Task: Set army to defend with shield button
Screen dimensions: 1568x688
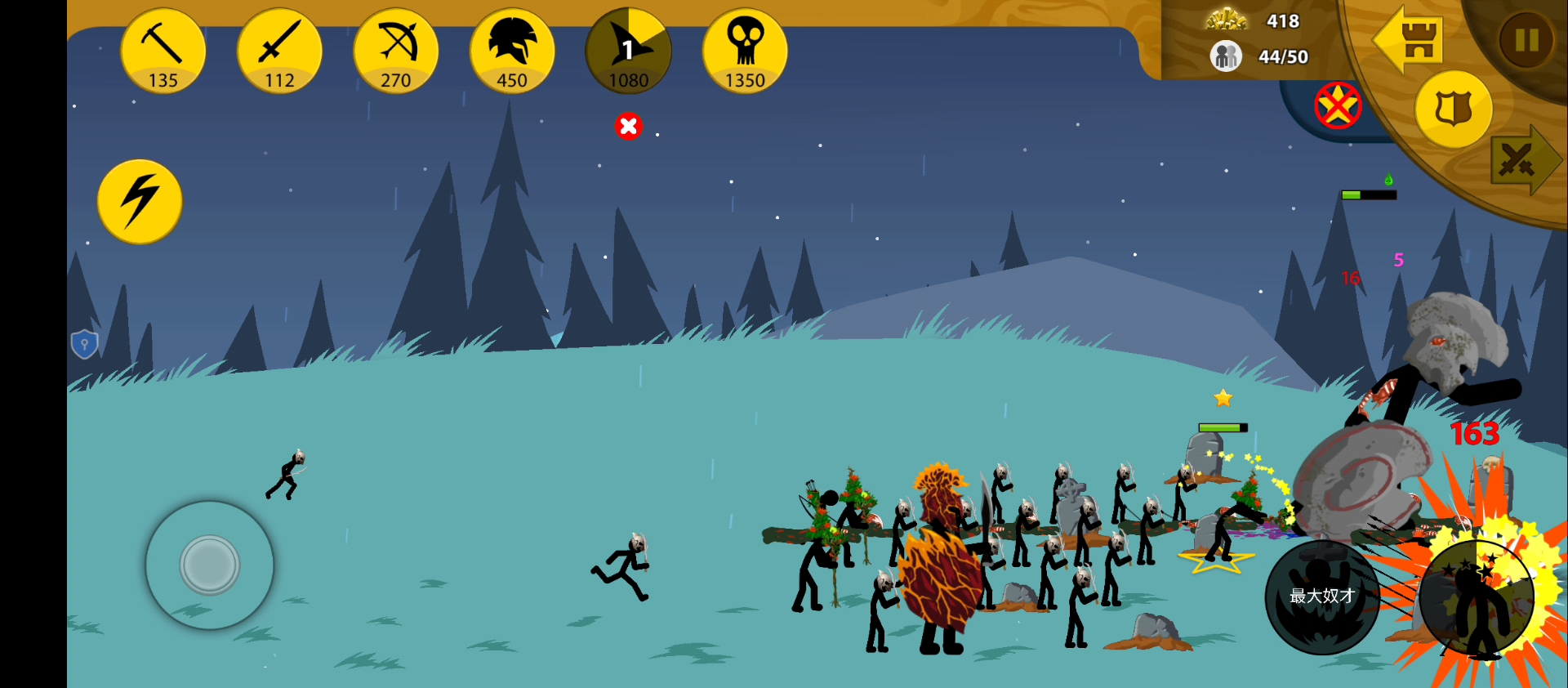Action: coord(1454,109)
